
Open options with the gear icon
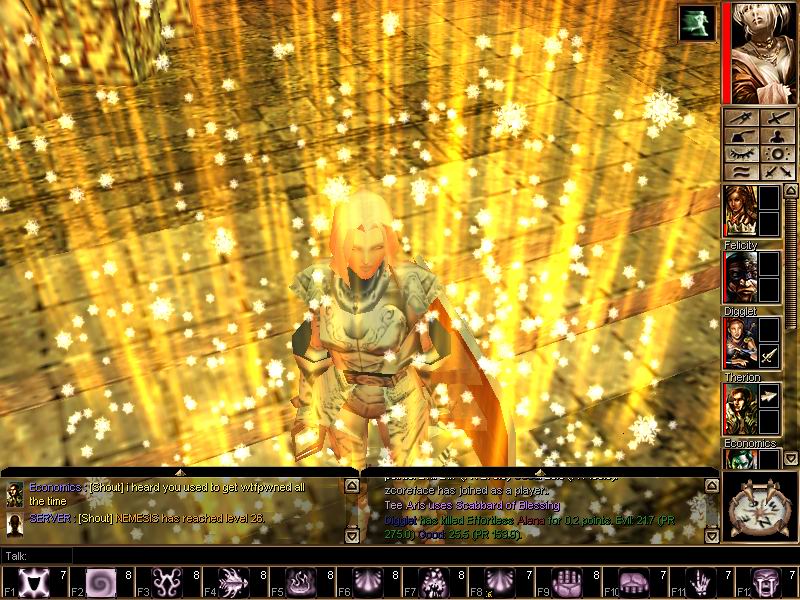778,155
